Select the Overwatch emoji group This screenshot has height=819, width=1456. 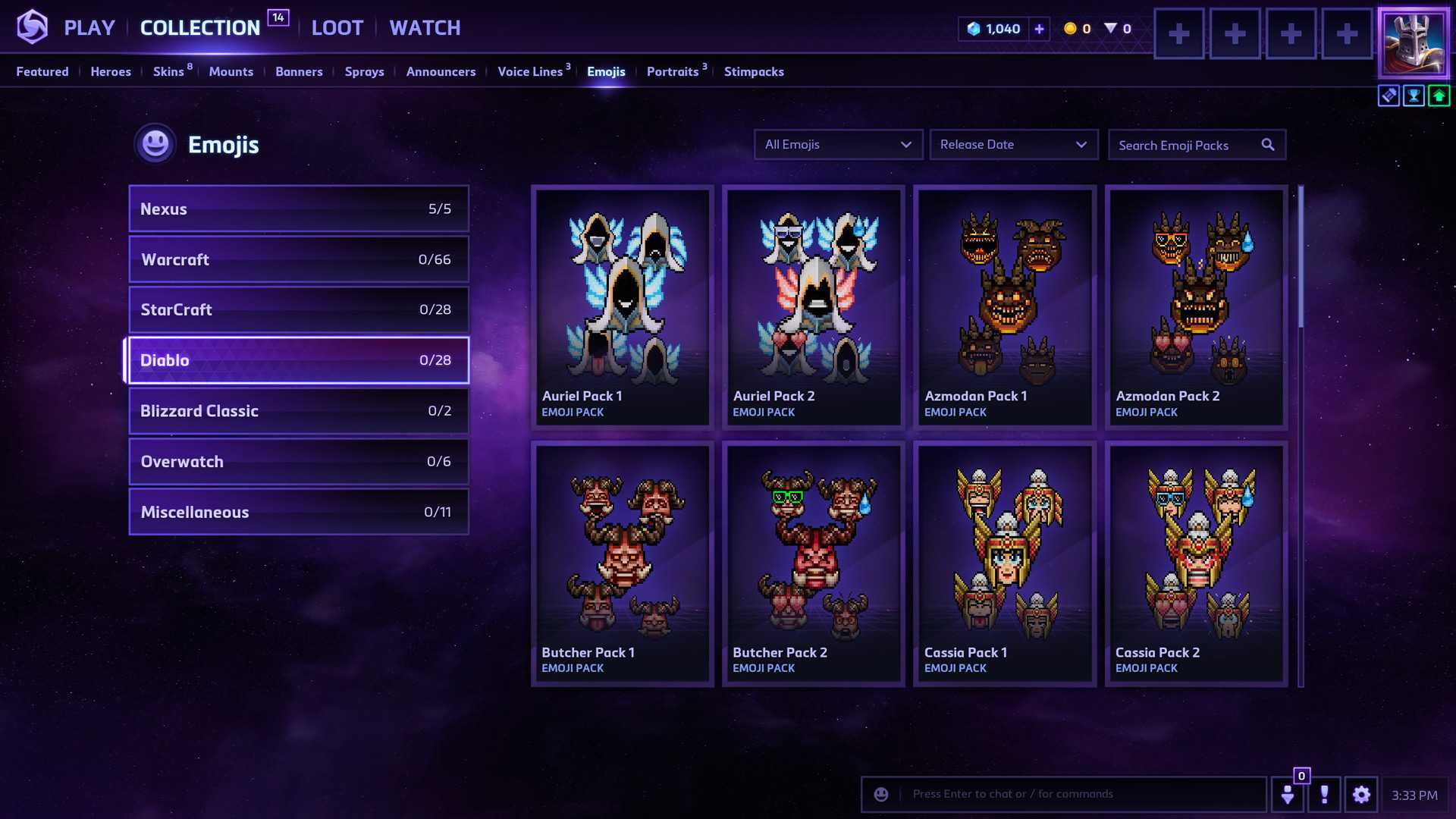(299, 461)
